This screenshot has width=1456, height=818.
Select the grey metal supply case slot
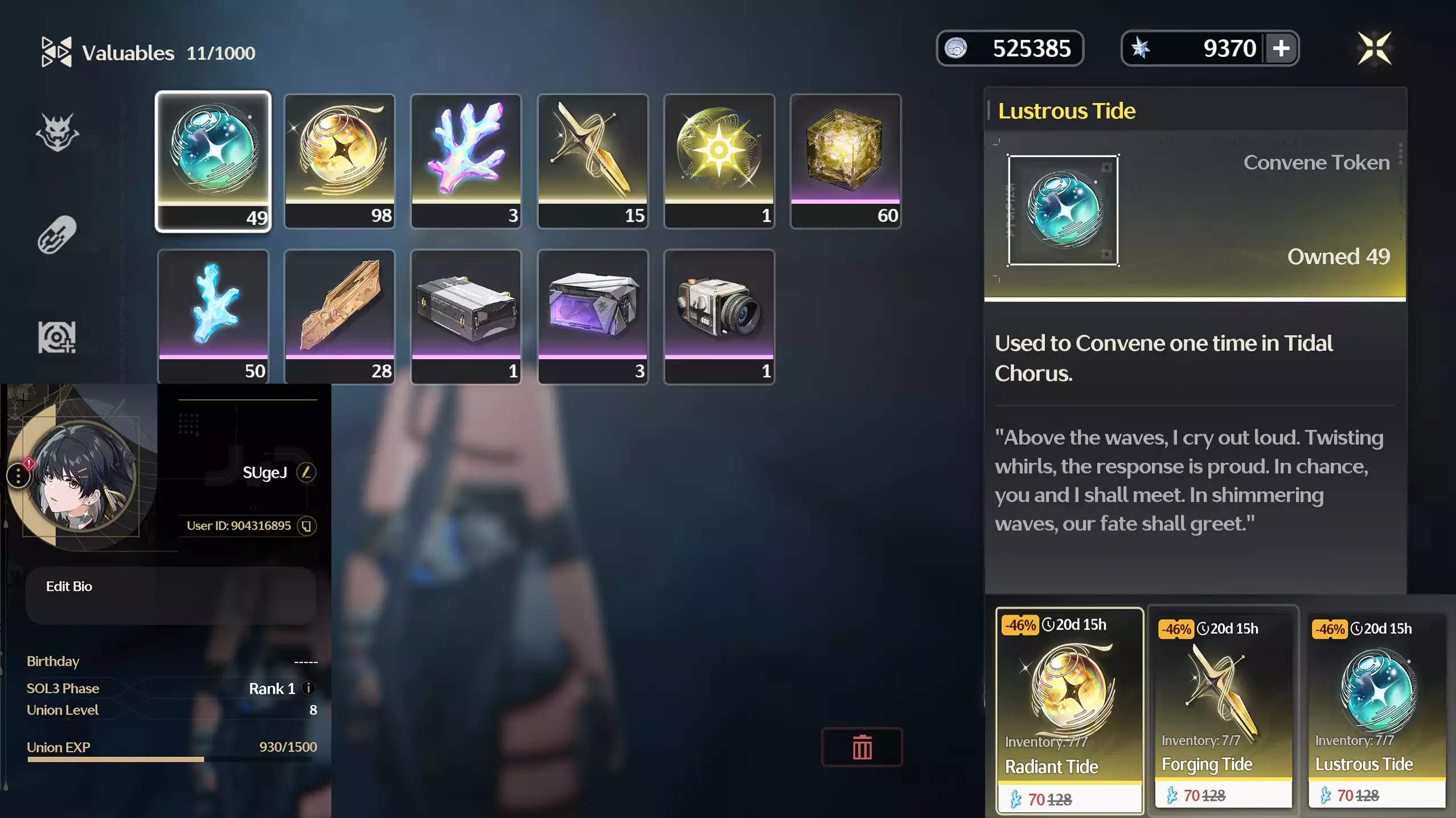(x=466, y=316)
